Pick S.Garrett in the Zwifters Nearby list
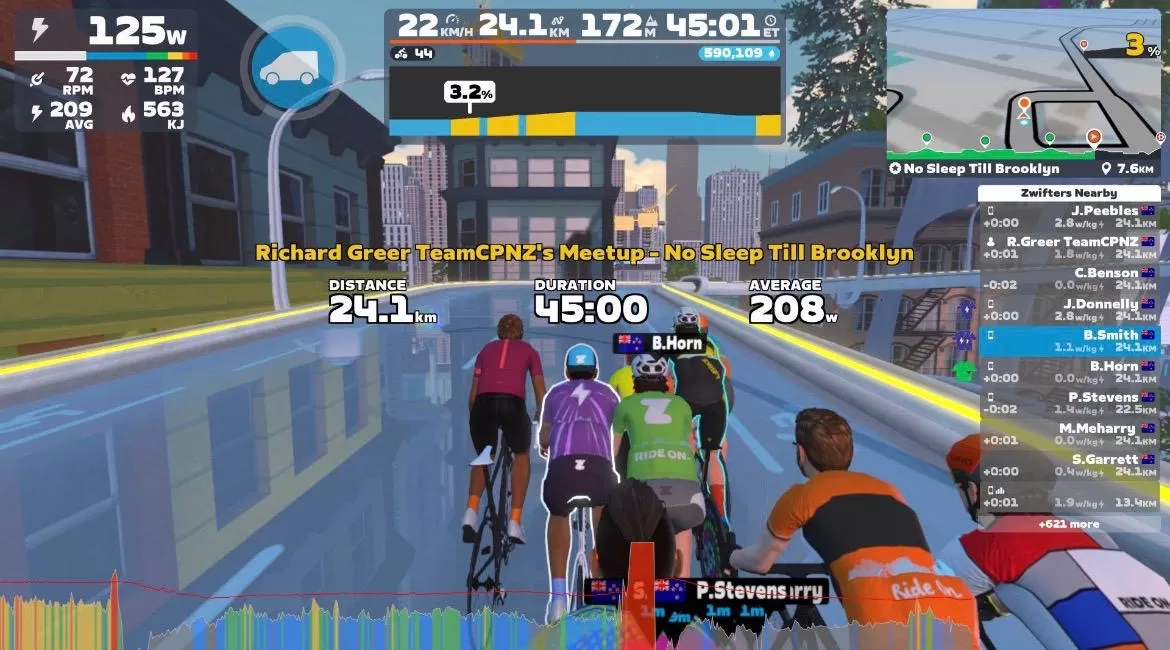The width and height of the screenshot is (1170, 650). [1068, 464]
